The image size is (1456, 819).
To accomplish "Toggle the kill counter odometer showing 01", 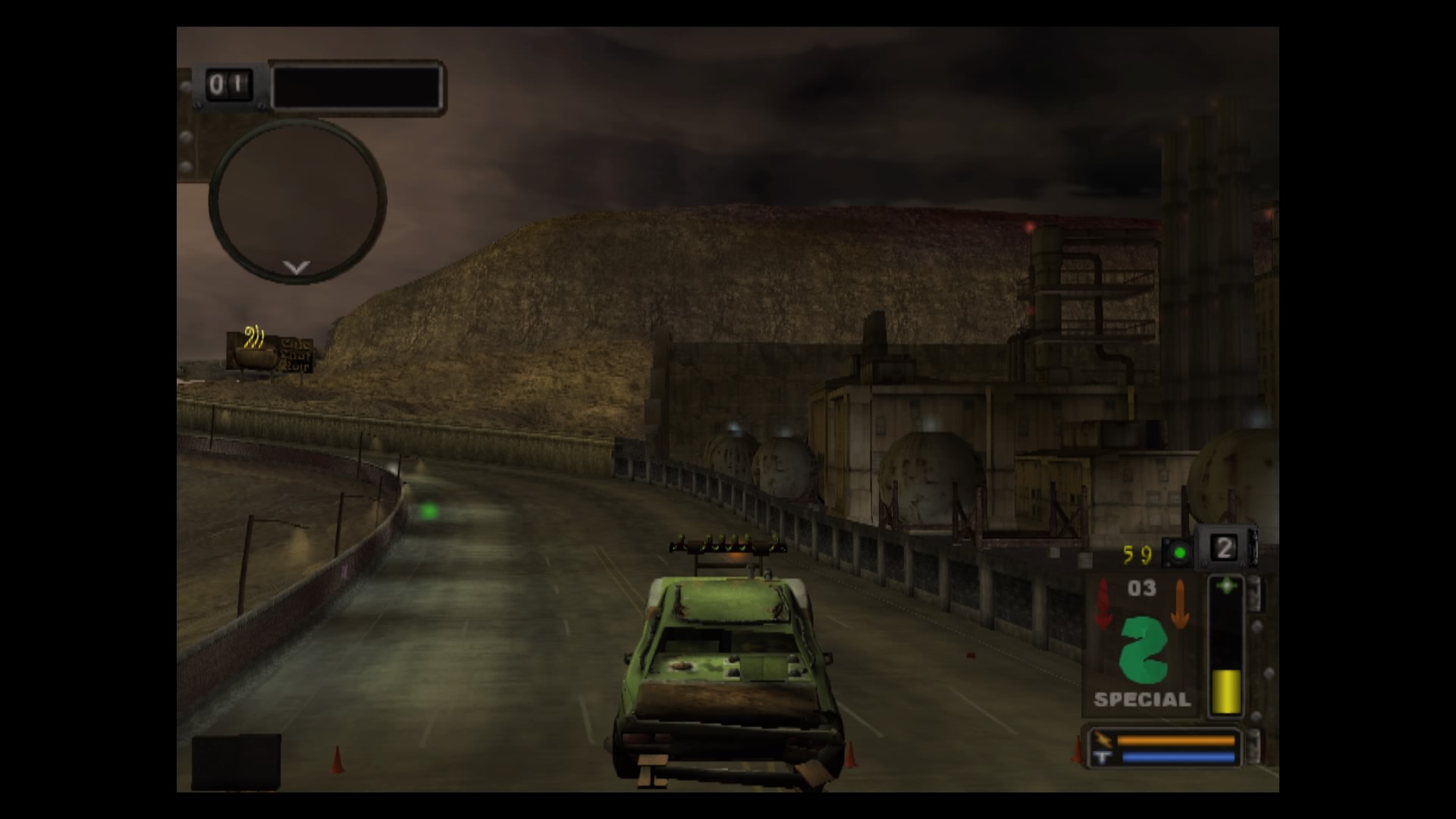I will coord(227,85).
